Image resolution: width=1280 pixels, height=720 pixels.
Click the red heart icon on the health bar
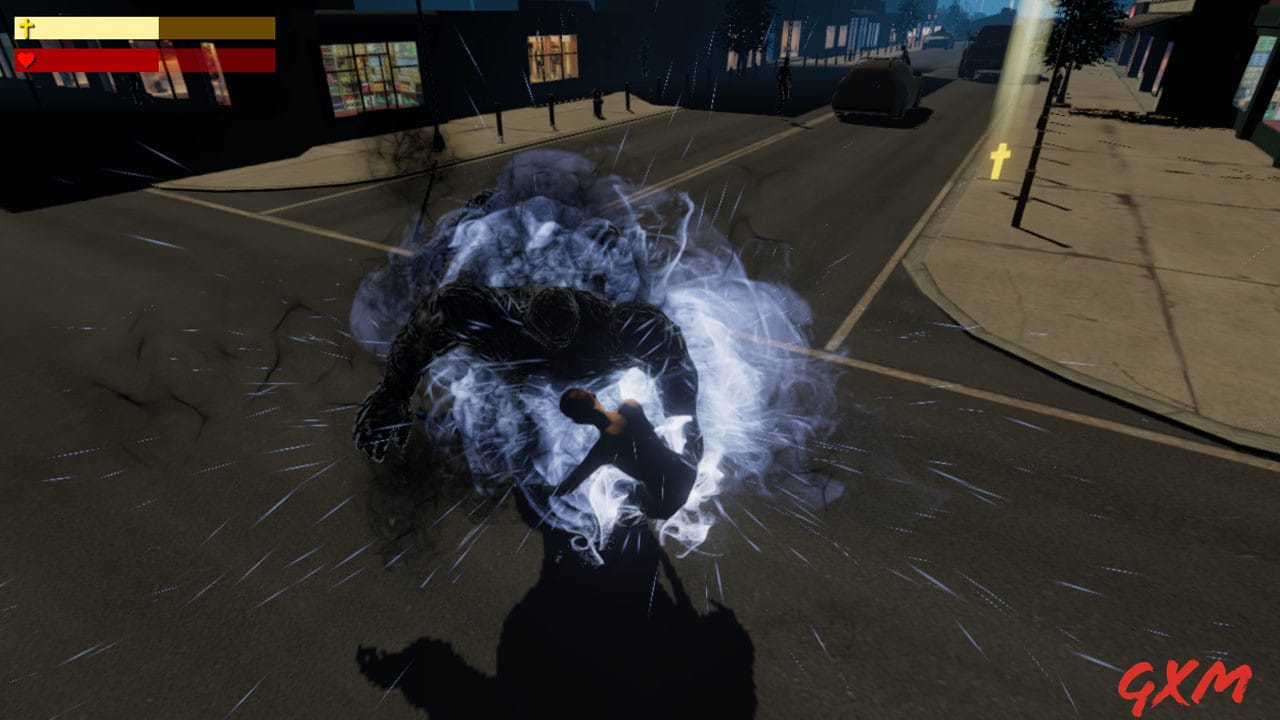[x=24, y=56]
